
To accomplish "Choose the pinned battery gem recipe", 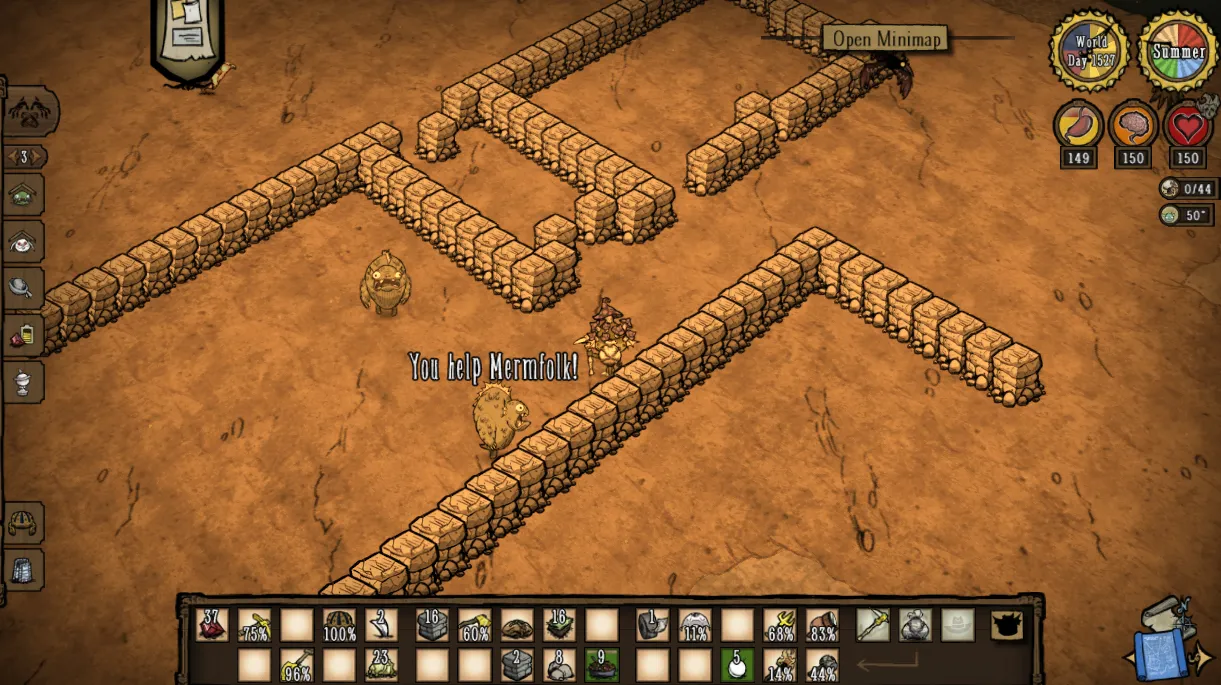I will (23, 335).
